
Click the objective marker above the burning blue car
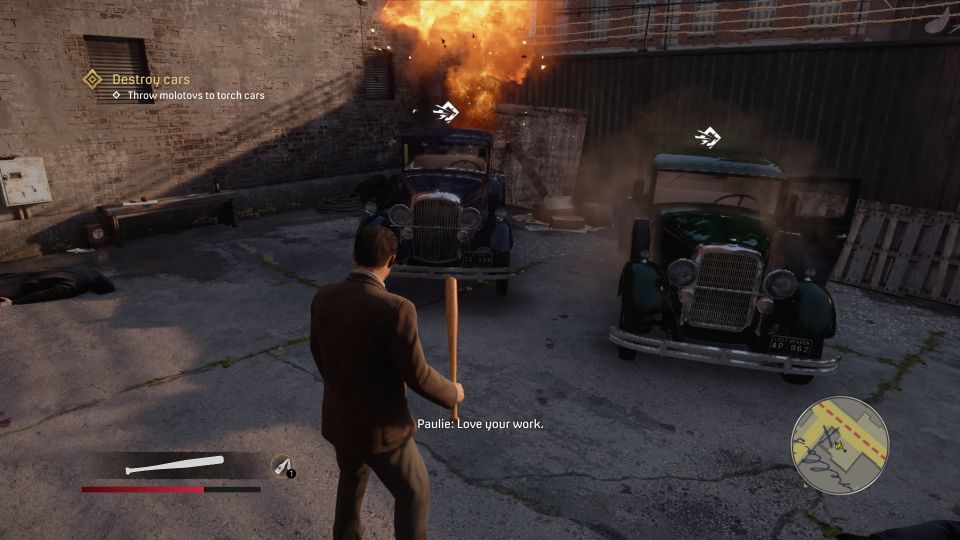[446, 111]
